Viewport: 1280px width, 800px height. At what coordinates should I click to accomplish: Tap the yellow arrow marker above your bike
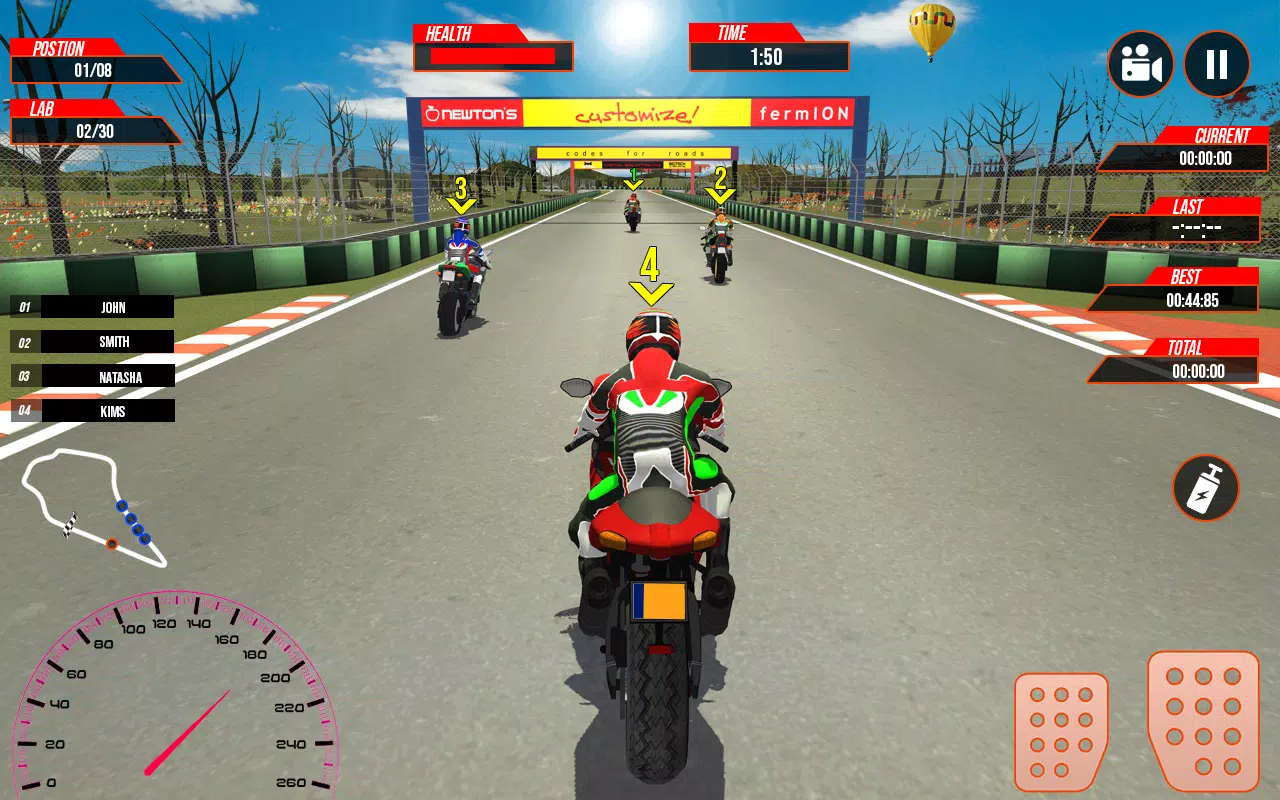coord(651,280)
